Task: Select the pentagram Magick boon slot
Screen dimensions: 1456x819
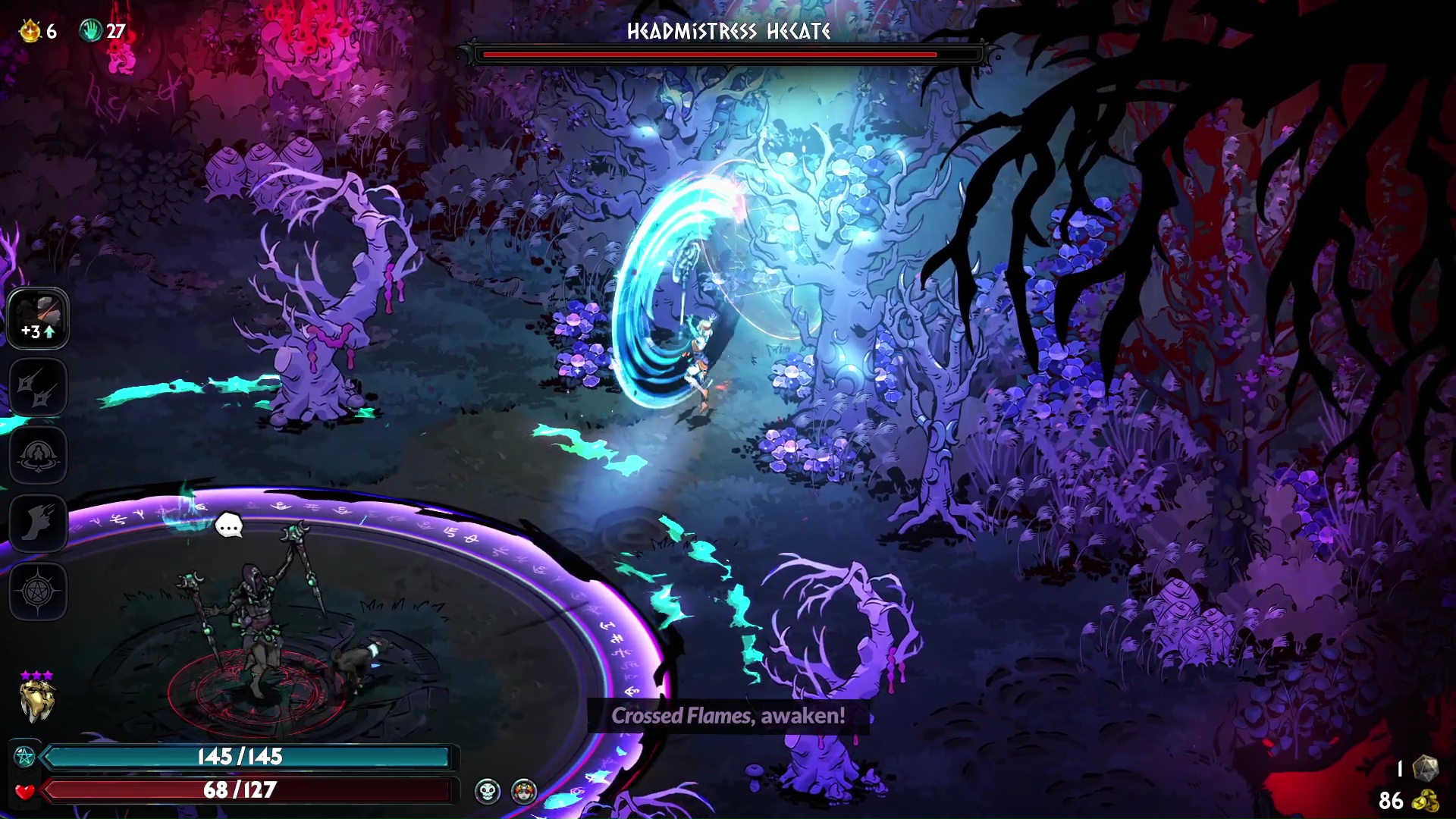Action: [38, 591]
